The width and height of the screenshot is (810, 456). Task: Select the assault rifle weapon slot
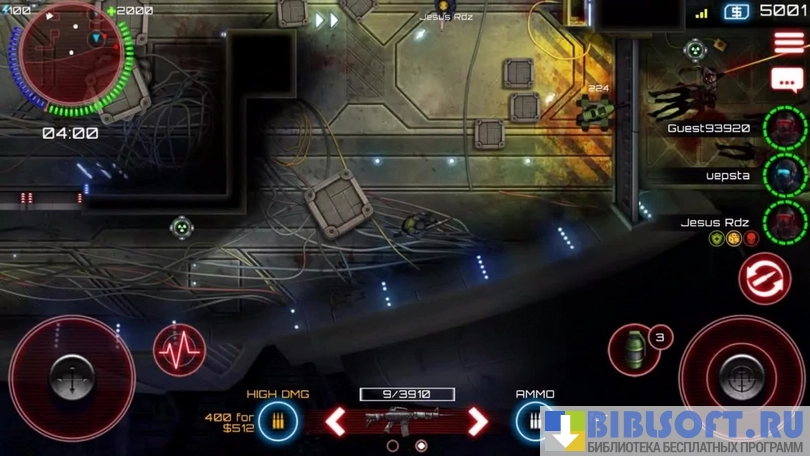click(x=407, y=419)
